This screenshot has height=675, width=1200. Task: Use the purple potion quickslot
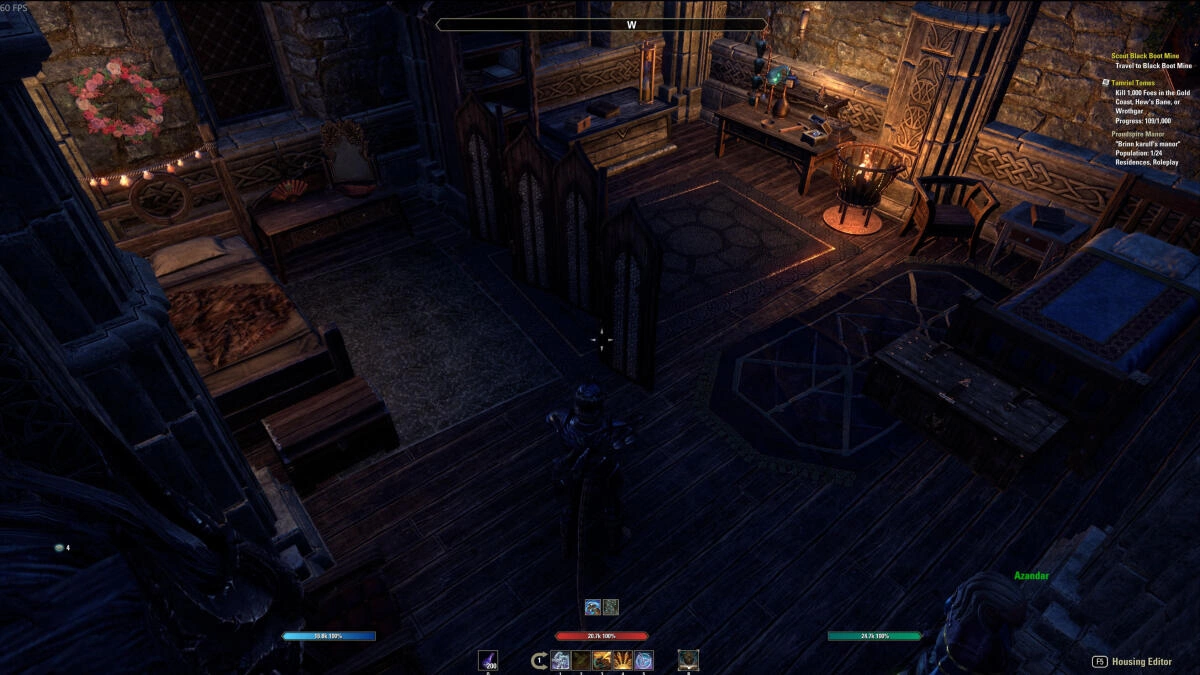click(x=489, y=660)
